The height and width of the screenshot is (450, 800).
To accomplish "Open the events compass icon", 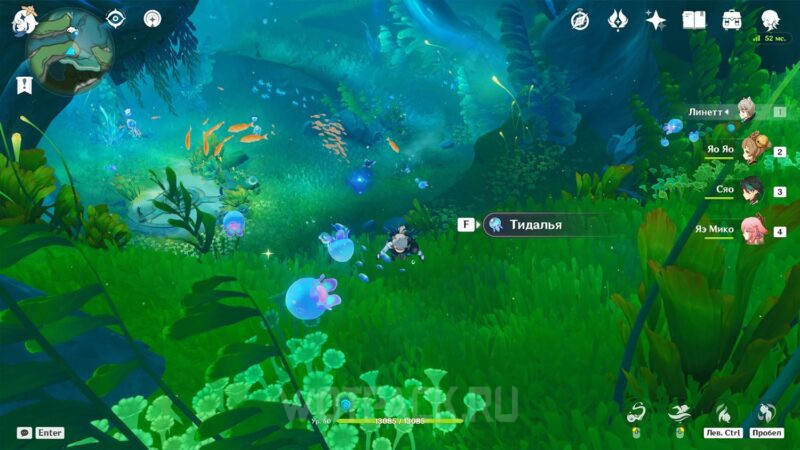I will pyautogui.click(x=580, y=20).
